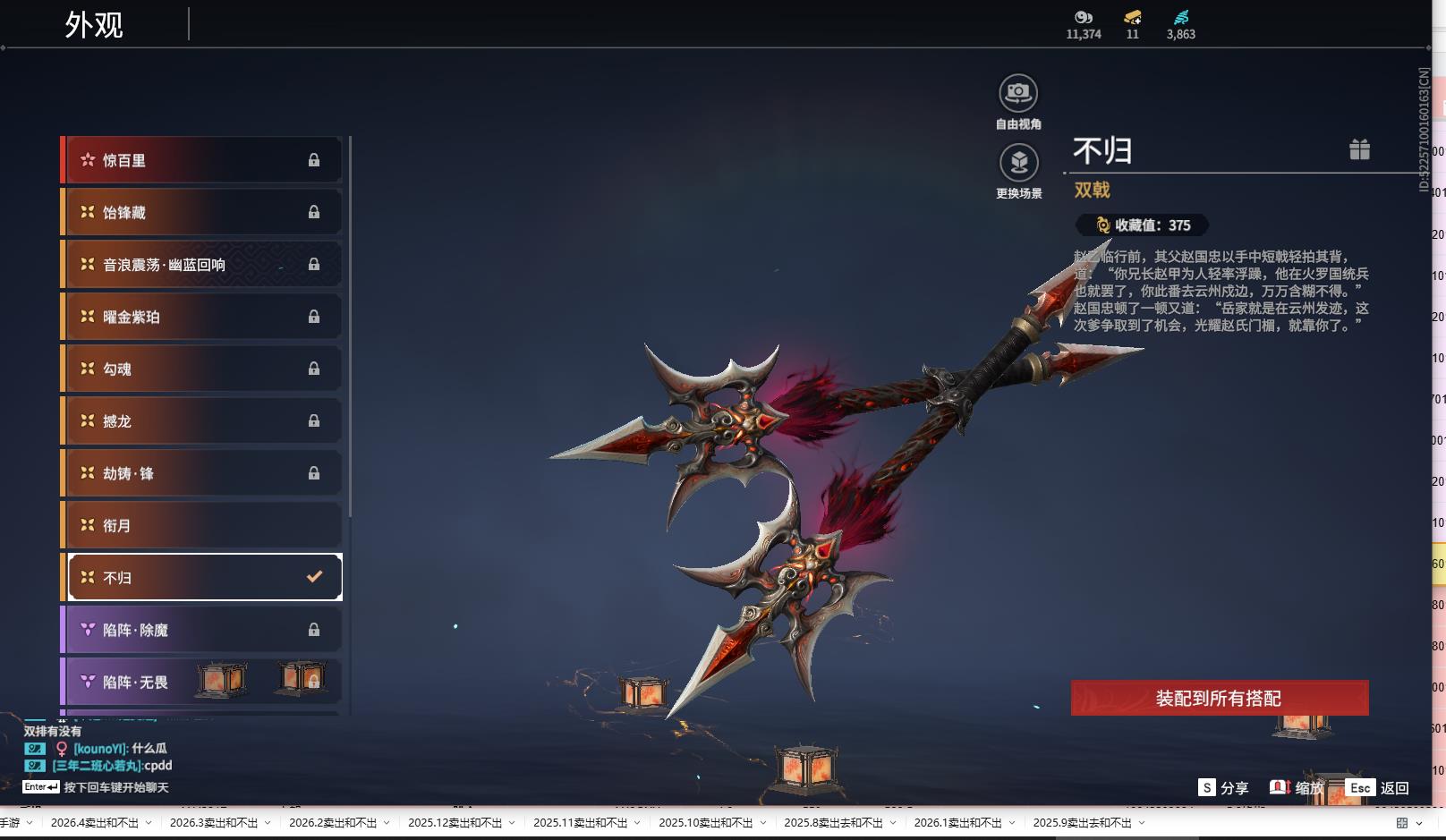This screenshot has height=840, width=1446.
Task: Select 音浪震荡·幽蓝回响 from the list
Action: point(202,265)
